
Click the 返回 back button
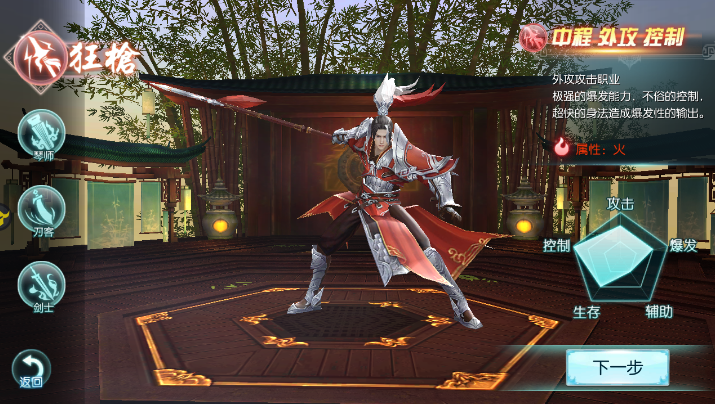click(x=31, y=368)
